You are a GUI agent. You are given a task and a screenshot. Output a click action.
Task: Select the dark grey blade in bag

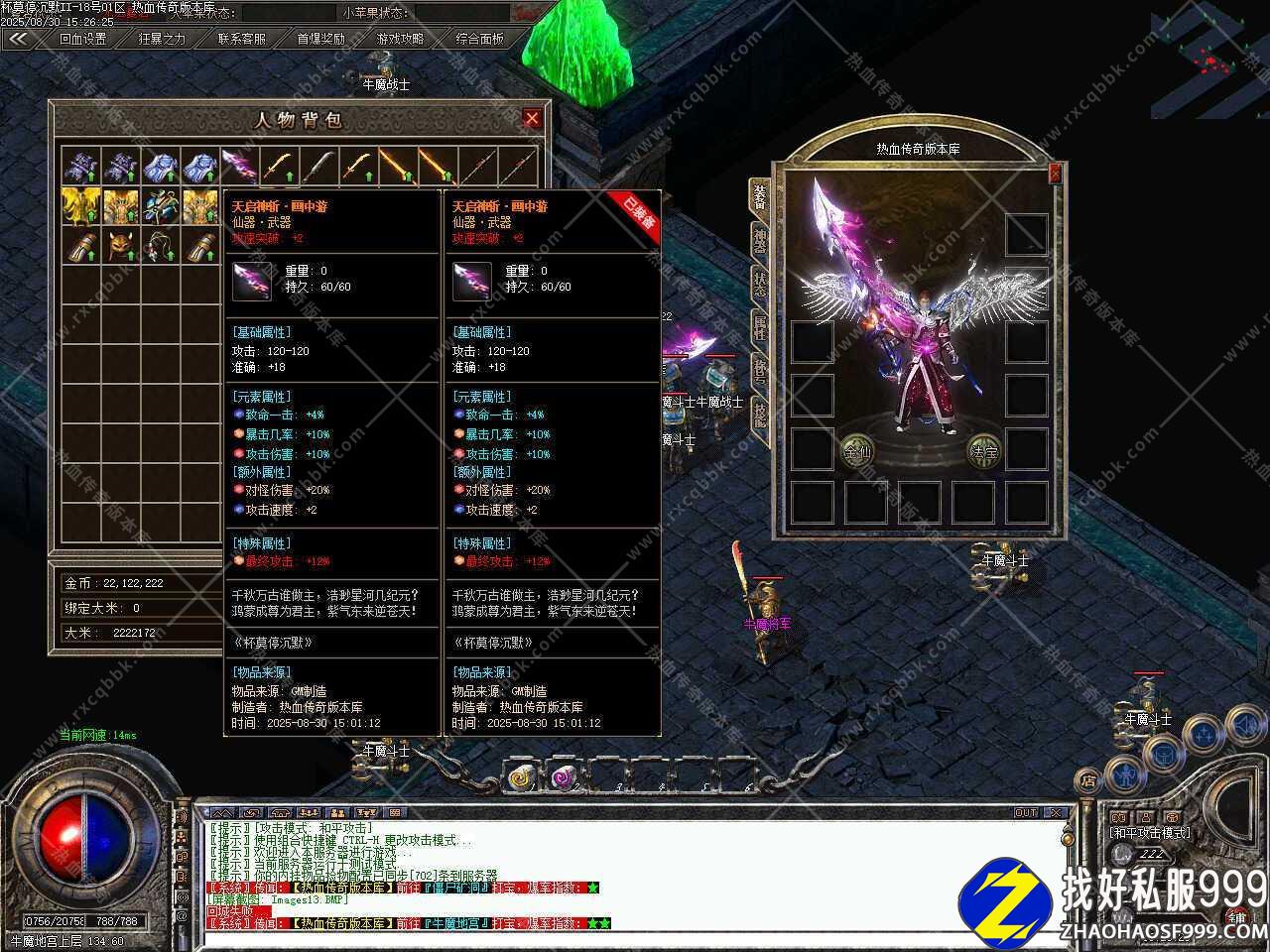318,166
